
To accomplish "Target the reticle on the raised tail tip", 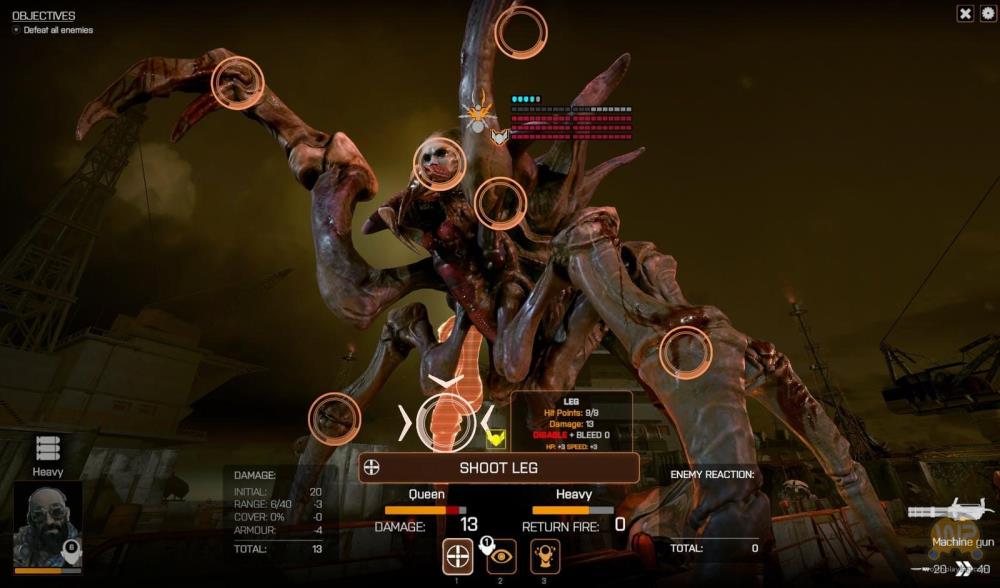I will click(521, 32).
